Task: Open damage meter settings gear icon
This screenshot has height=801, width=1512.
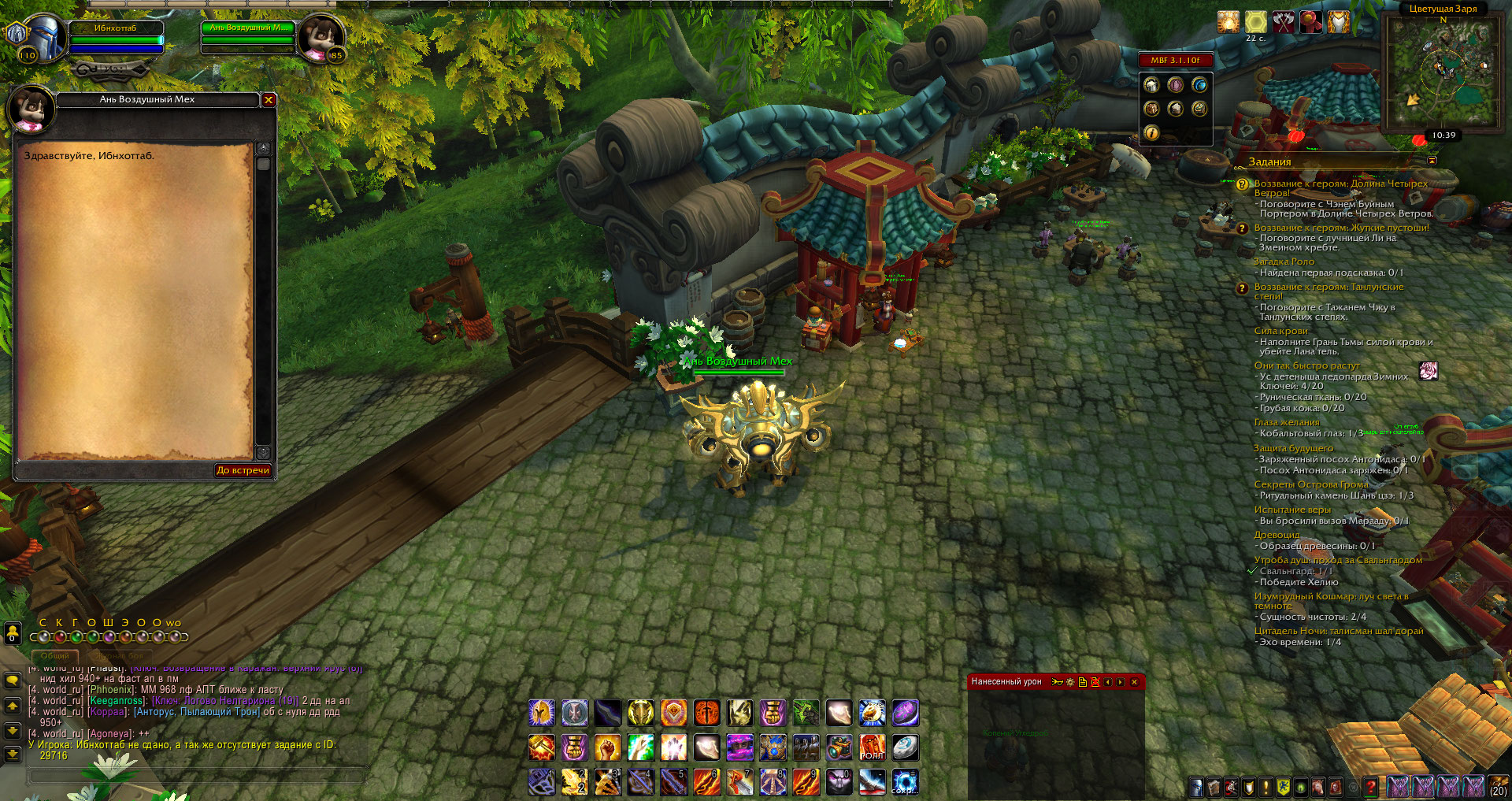Action: (x=1070, y=682)
